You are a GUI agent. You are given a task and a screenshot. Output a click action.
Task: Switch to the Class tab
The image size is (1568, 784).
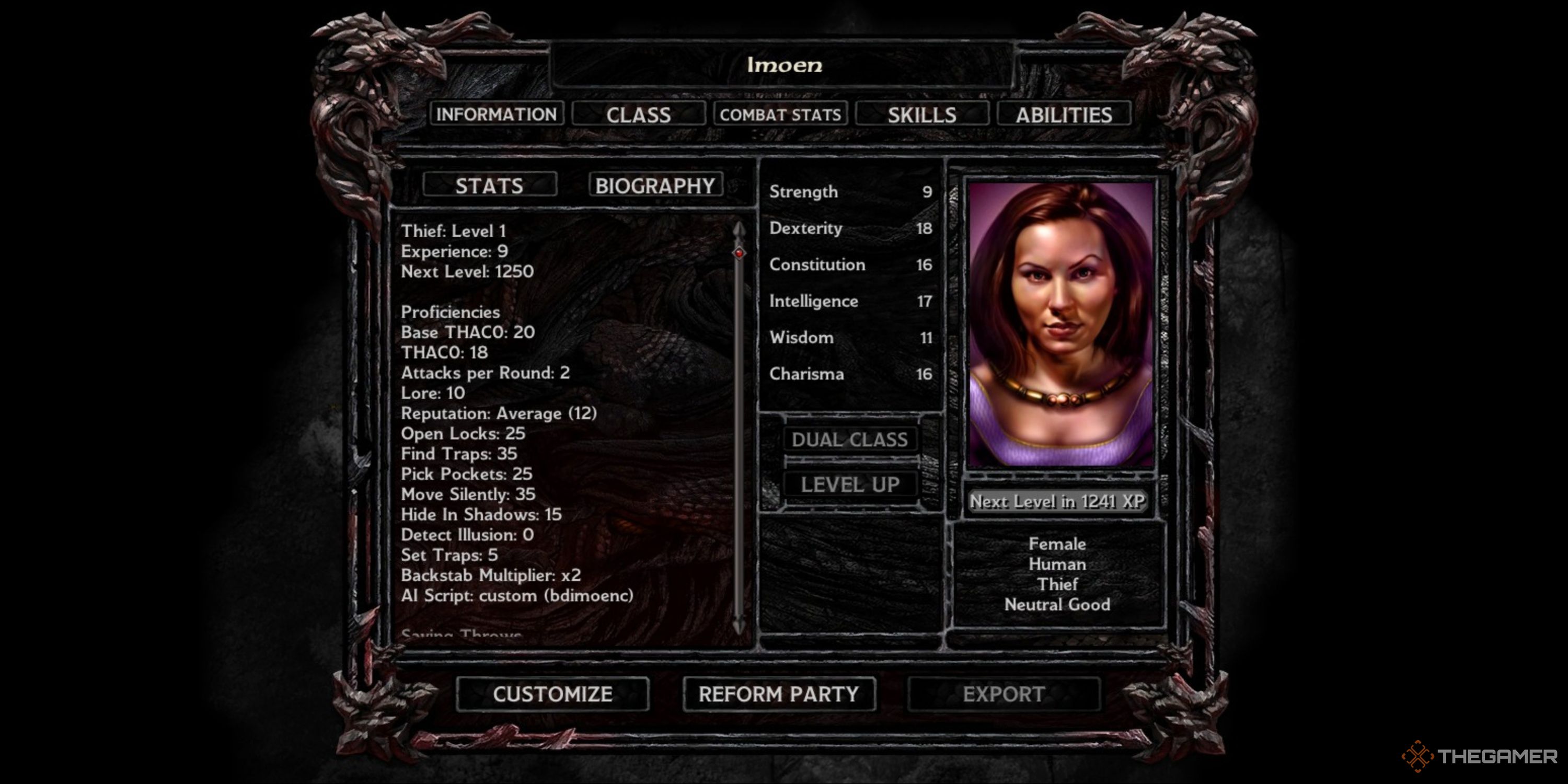pos(638,114)
